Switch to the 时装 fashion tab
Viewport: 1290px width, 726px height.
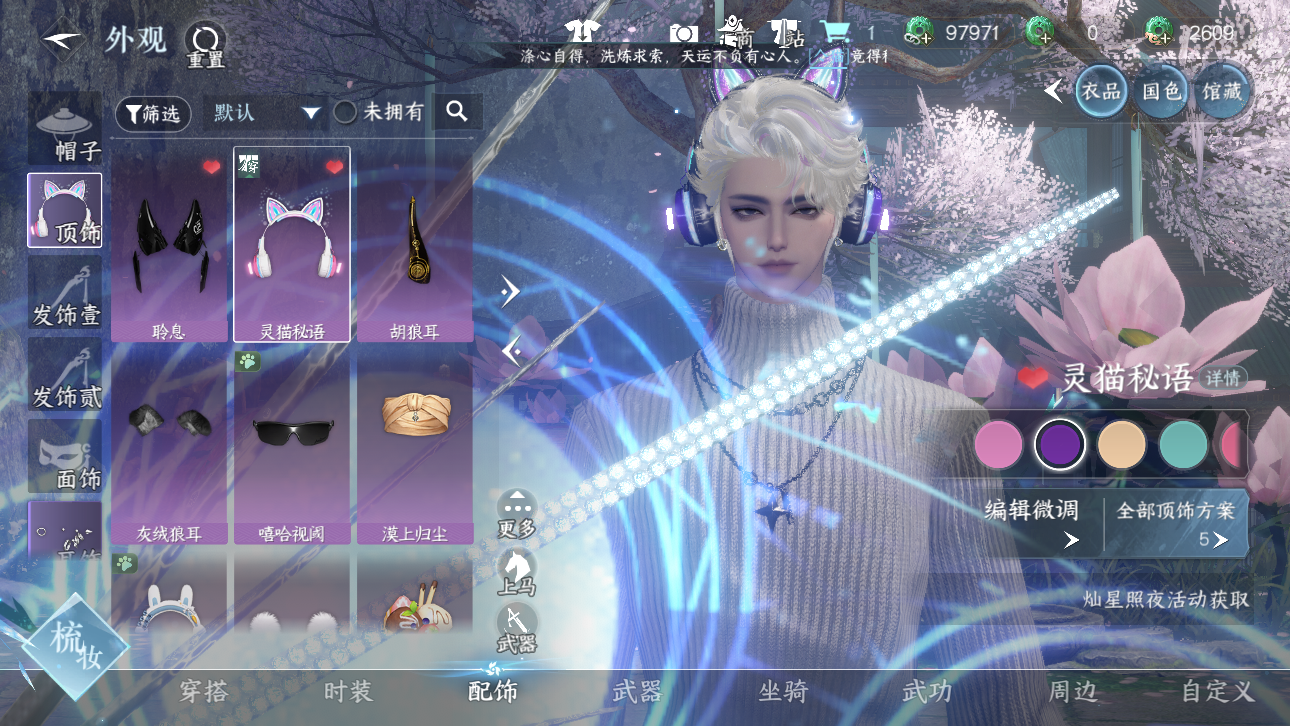pos(348,691)
